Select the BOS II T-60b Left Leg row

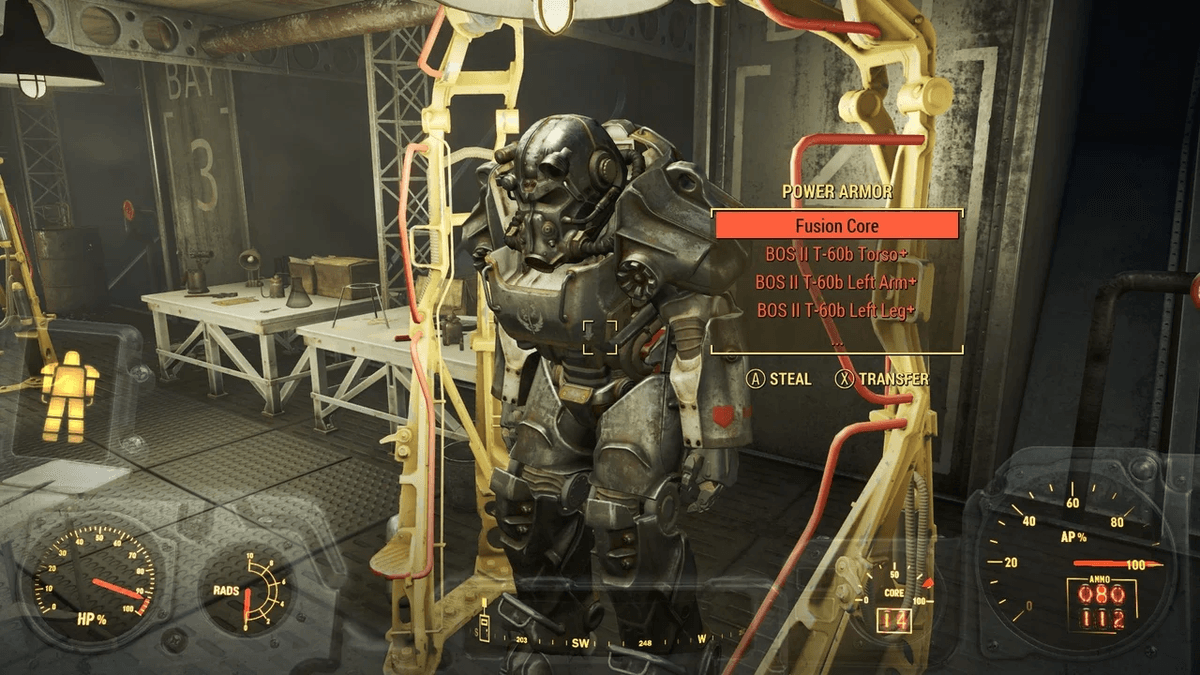(x=837, y=311)
